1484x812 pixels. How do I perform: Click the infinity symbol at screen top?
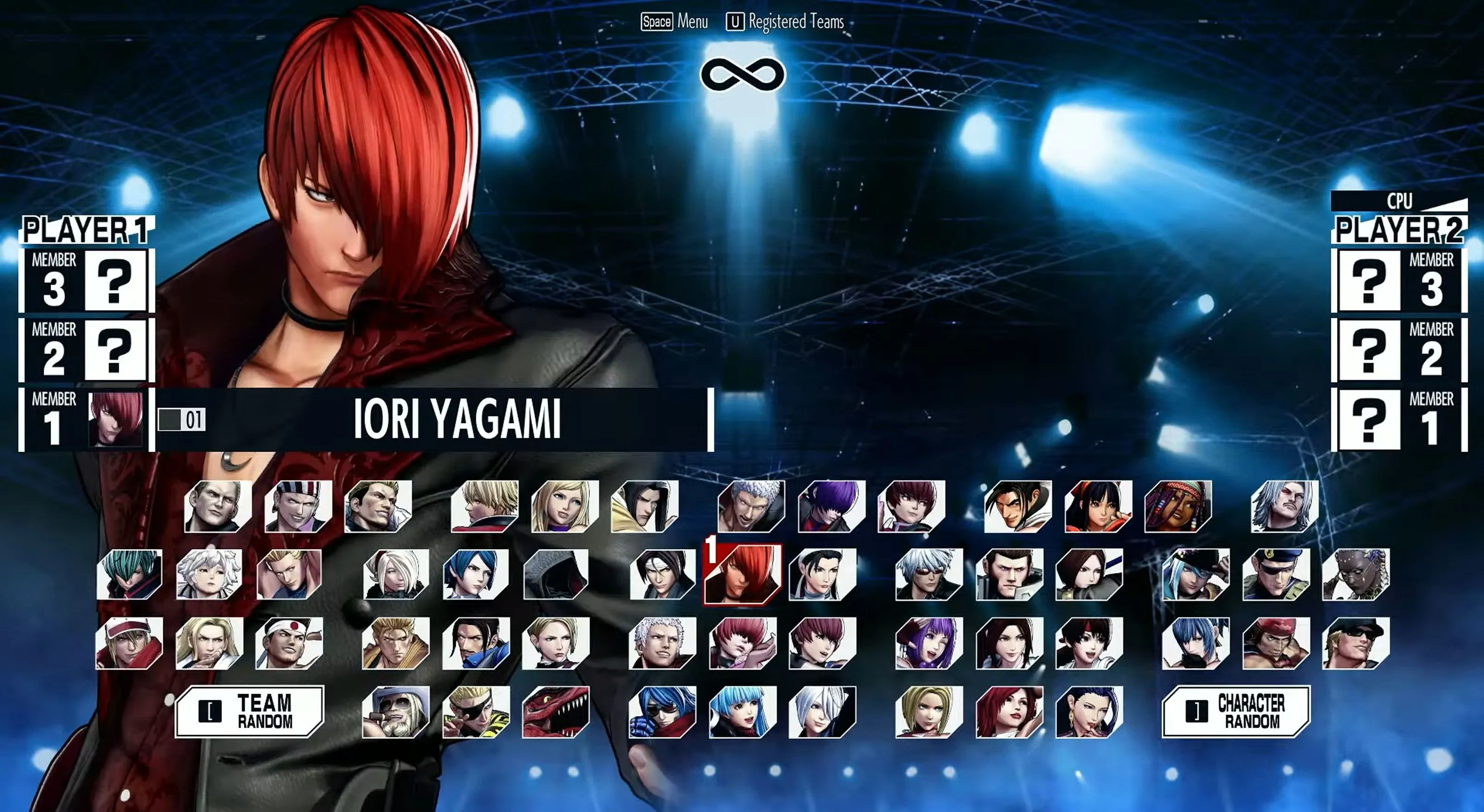[742, 73]
